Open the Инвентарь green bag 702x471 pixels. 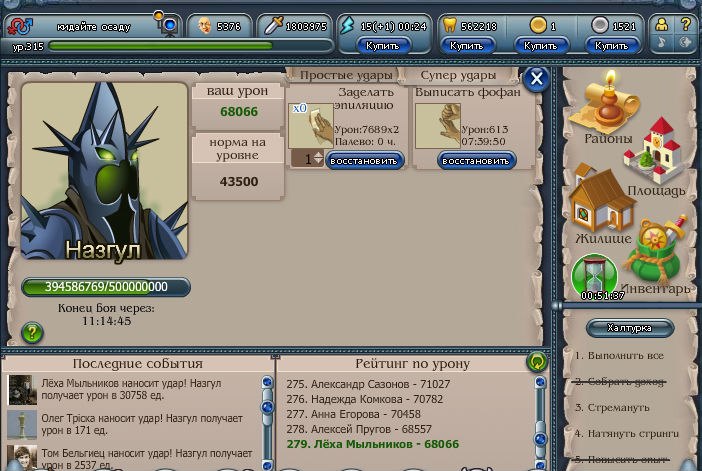661,257
